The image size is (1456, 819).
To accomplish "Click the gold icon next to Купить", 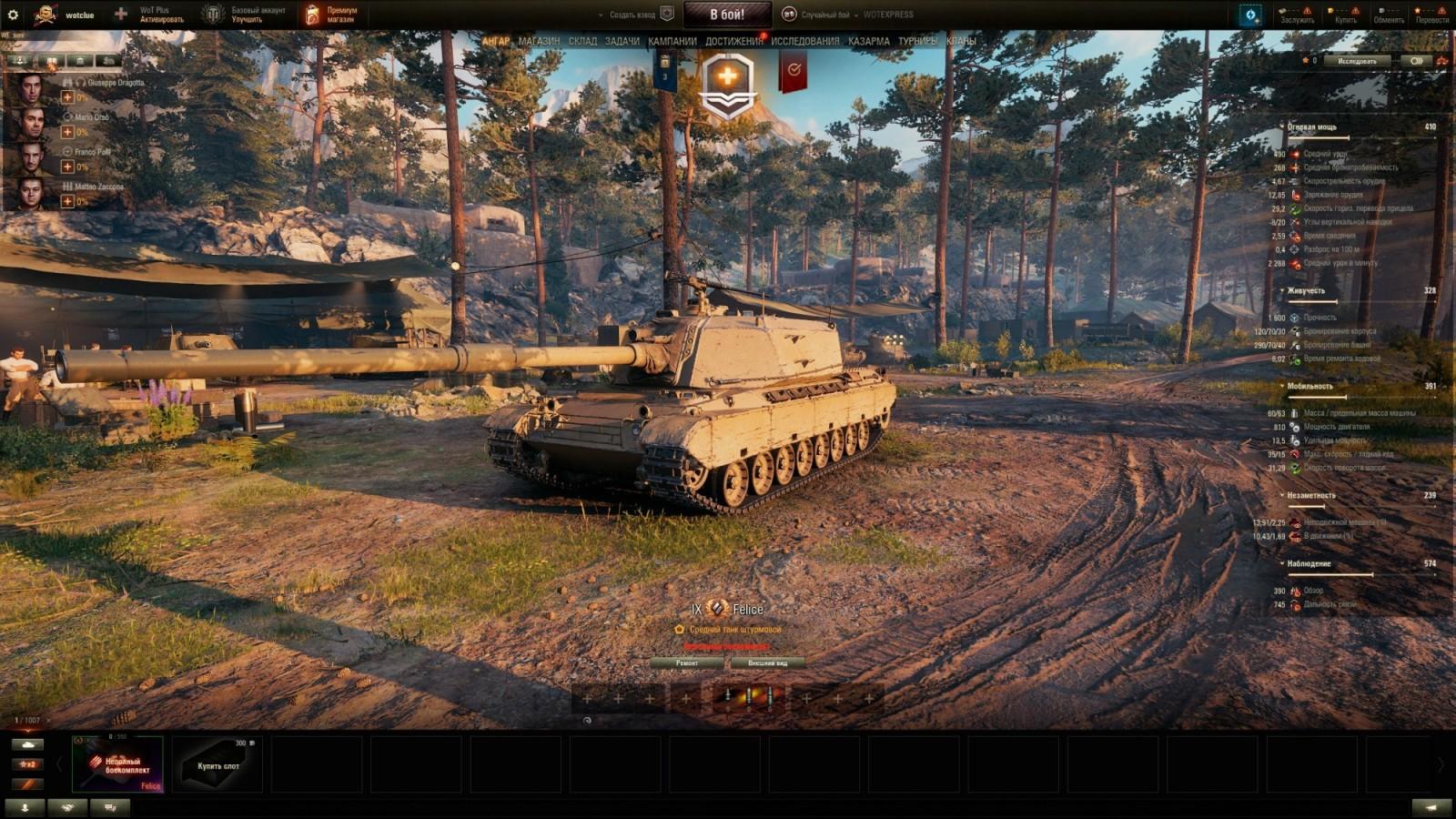I will (1330, 10).
